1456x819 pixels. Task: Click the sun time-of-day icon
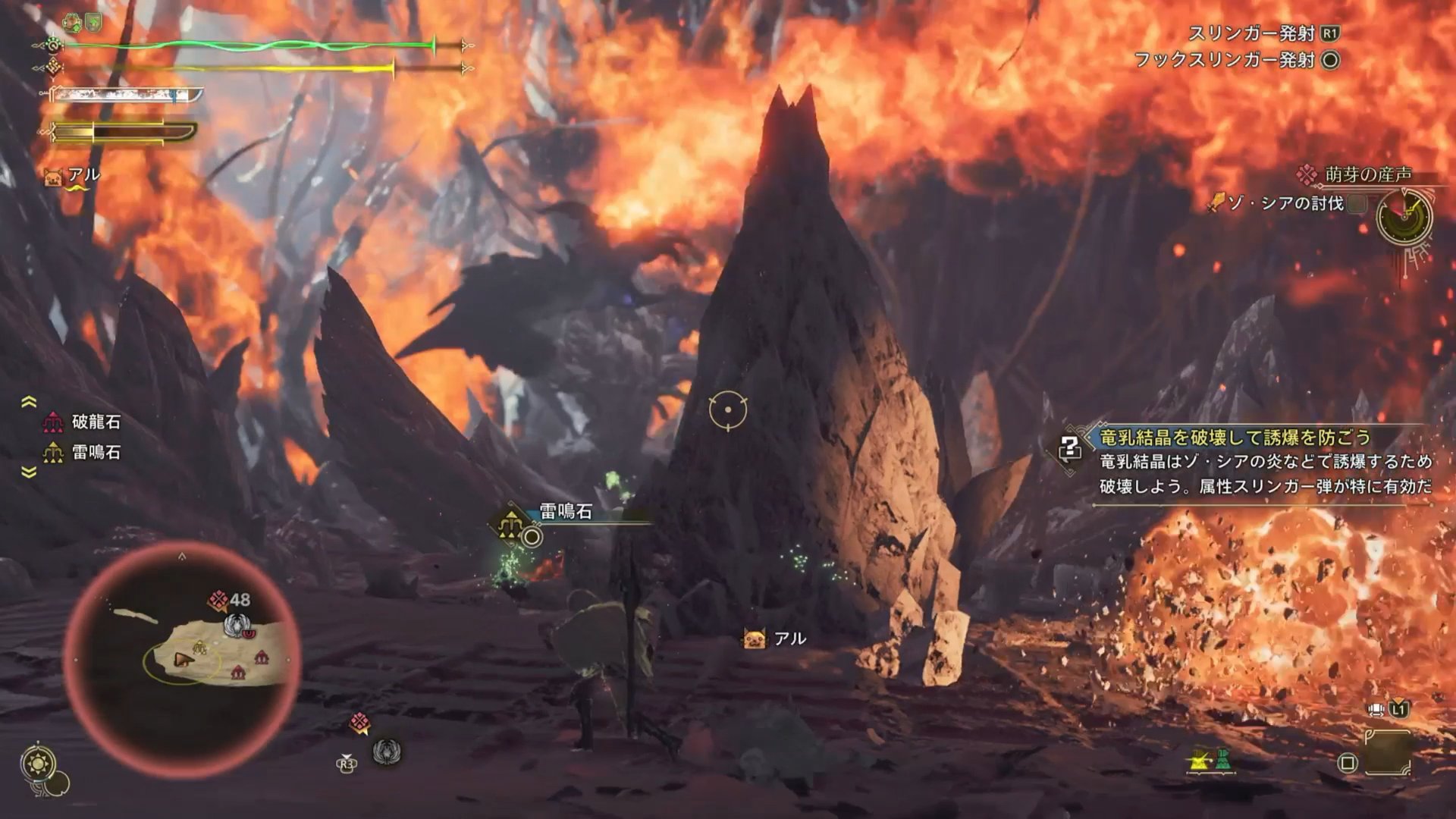click(x=39, y=763)
